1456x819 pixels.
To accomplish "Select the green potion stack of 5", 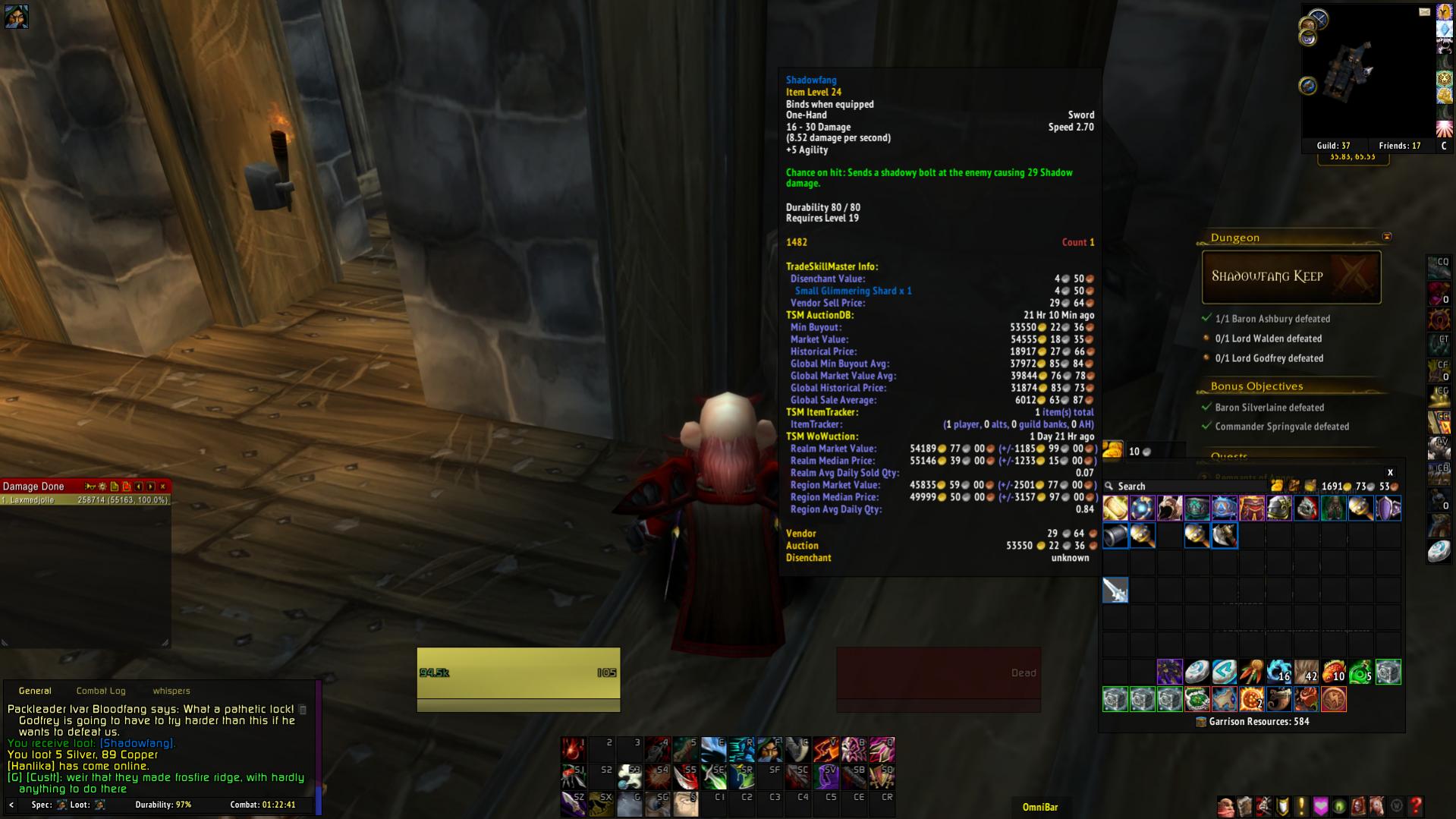I will point(1361,673).
